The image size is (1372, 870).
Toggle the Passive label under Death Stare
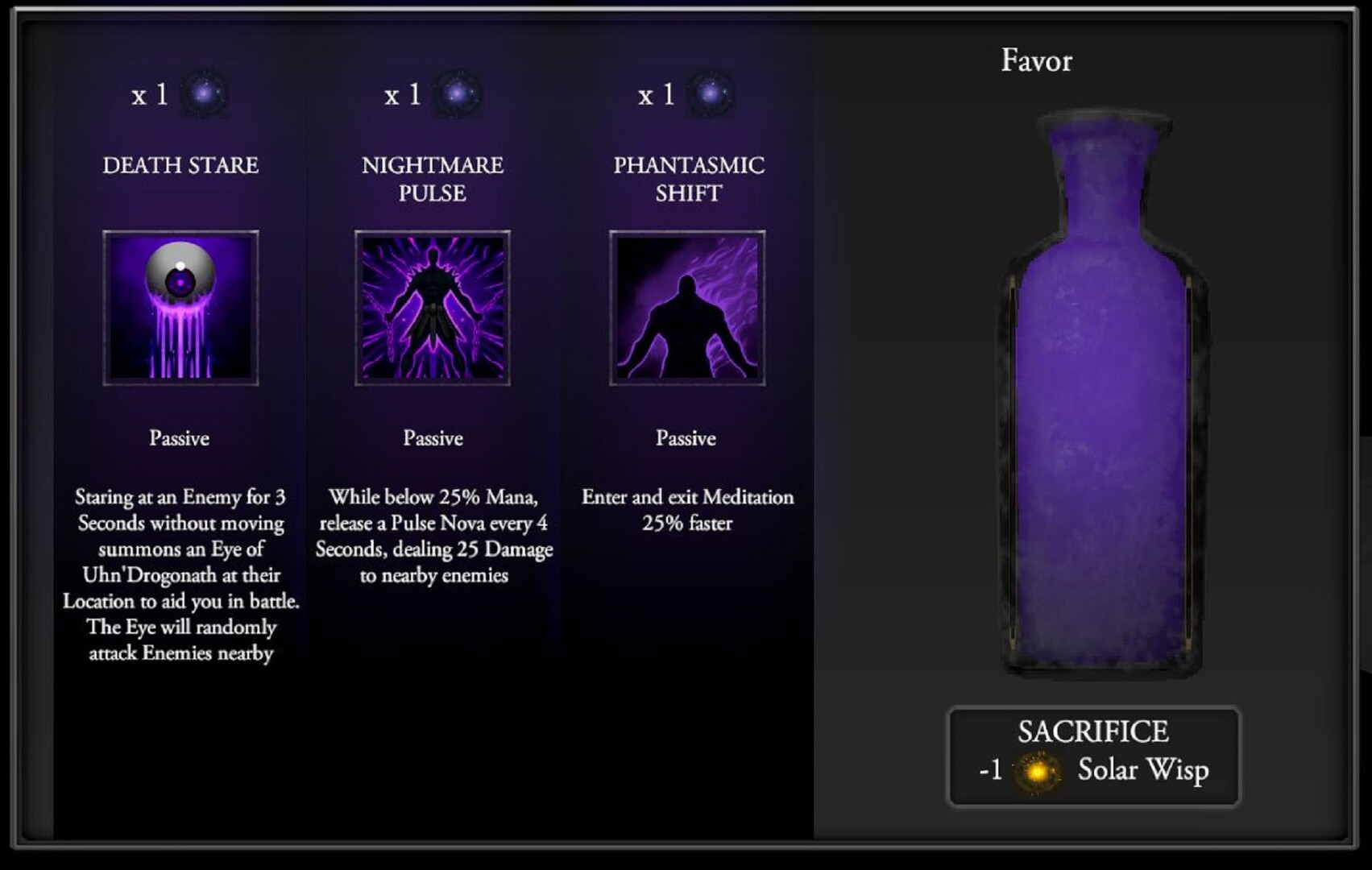tap(179, 438)
